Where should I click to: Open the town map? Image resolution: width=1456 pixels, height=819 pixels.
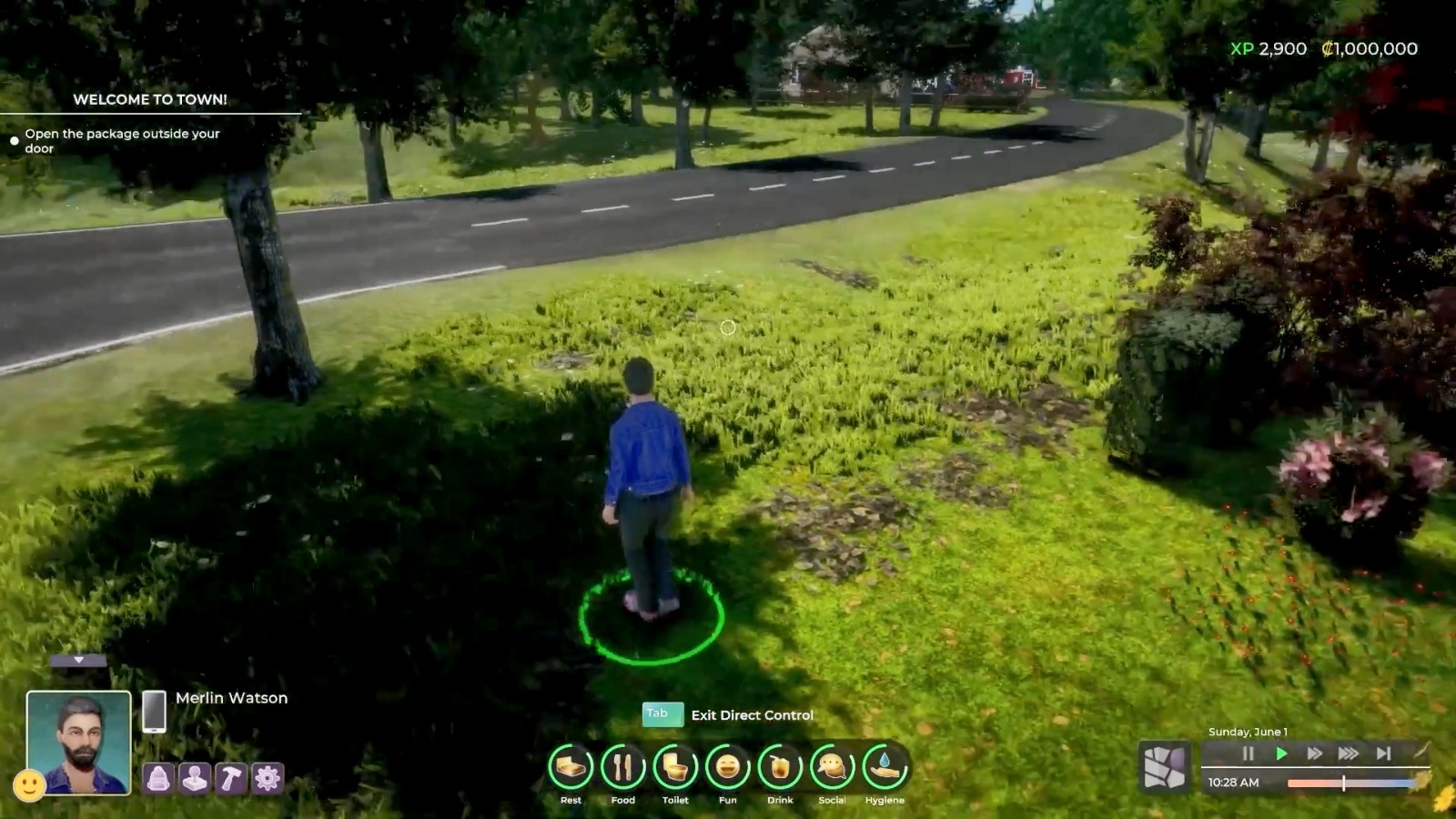pos(1165,767)
